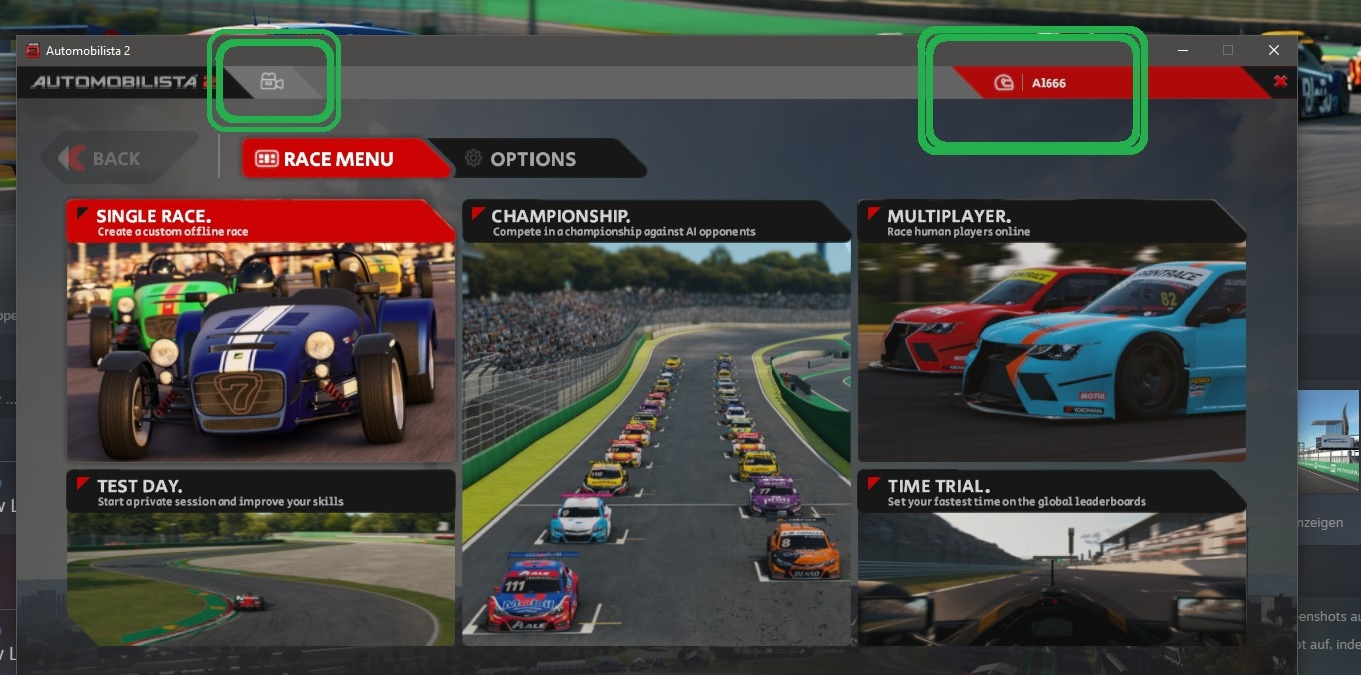Open the Options tab
Image resolution: width=1361 pixels, height=675 pixels.
(x=532, y=159)
